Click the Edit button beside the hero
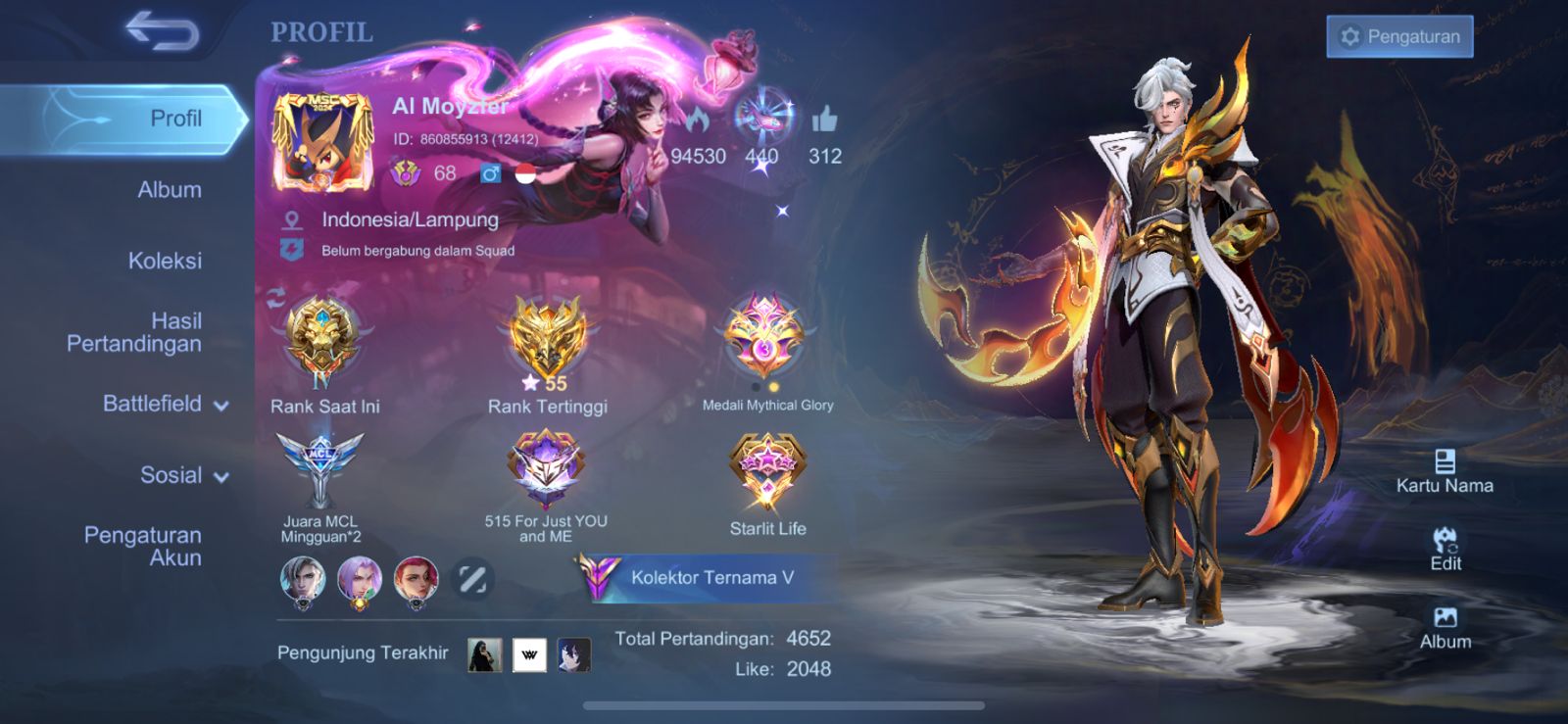 pyautogui.click(x=1445, y=550)
